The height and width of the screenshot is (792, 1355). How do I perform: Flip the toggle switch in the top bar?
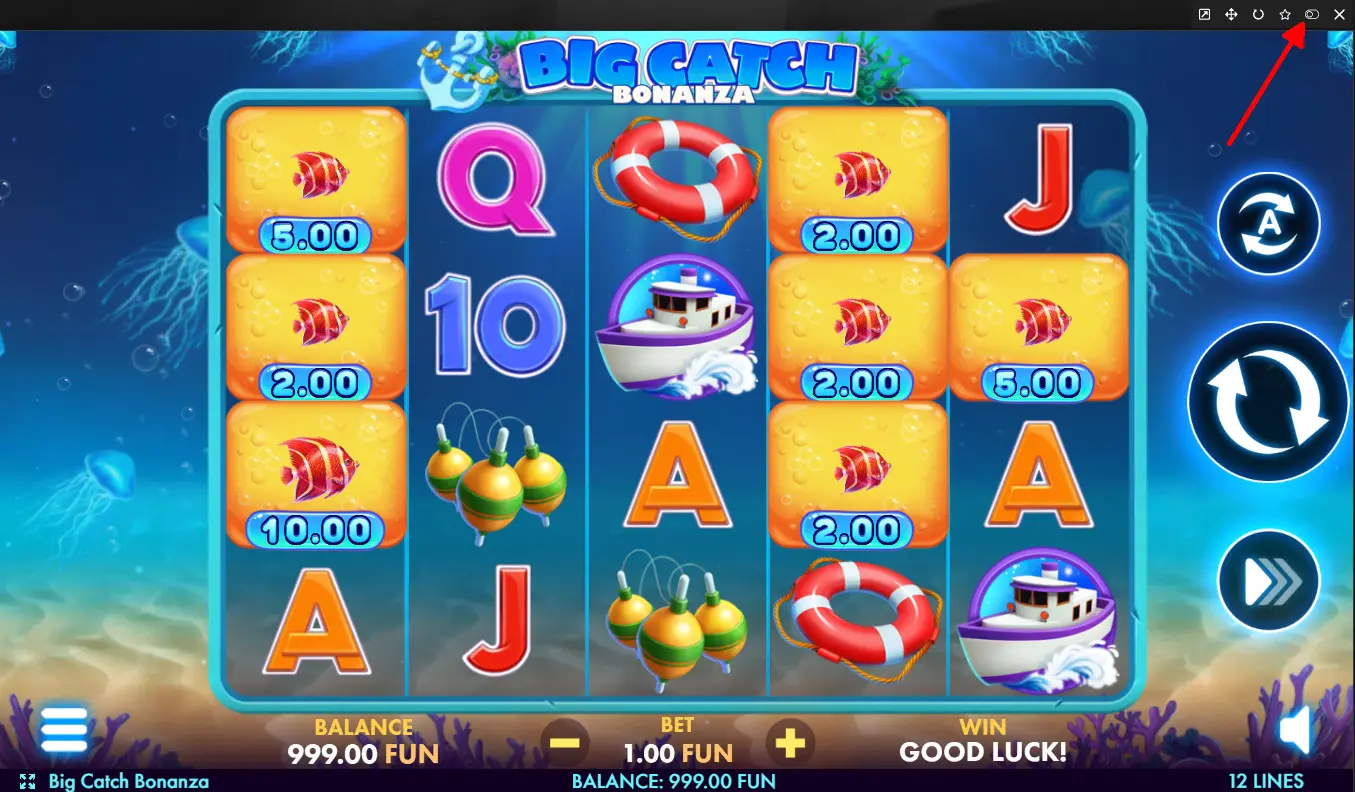(x=1312, y=15)
